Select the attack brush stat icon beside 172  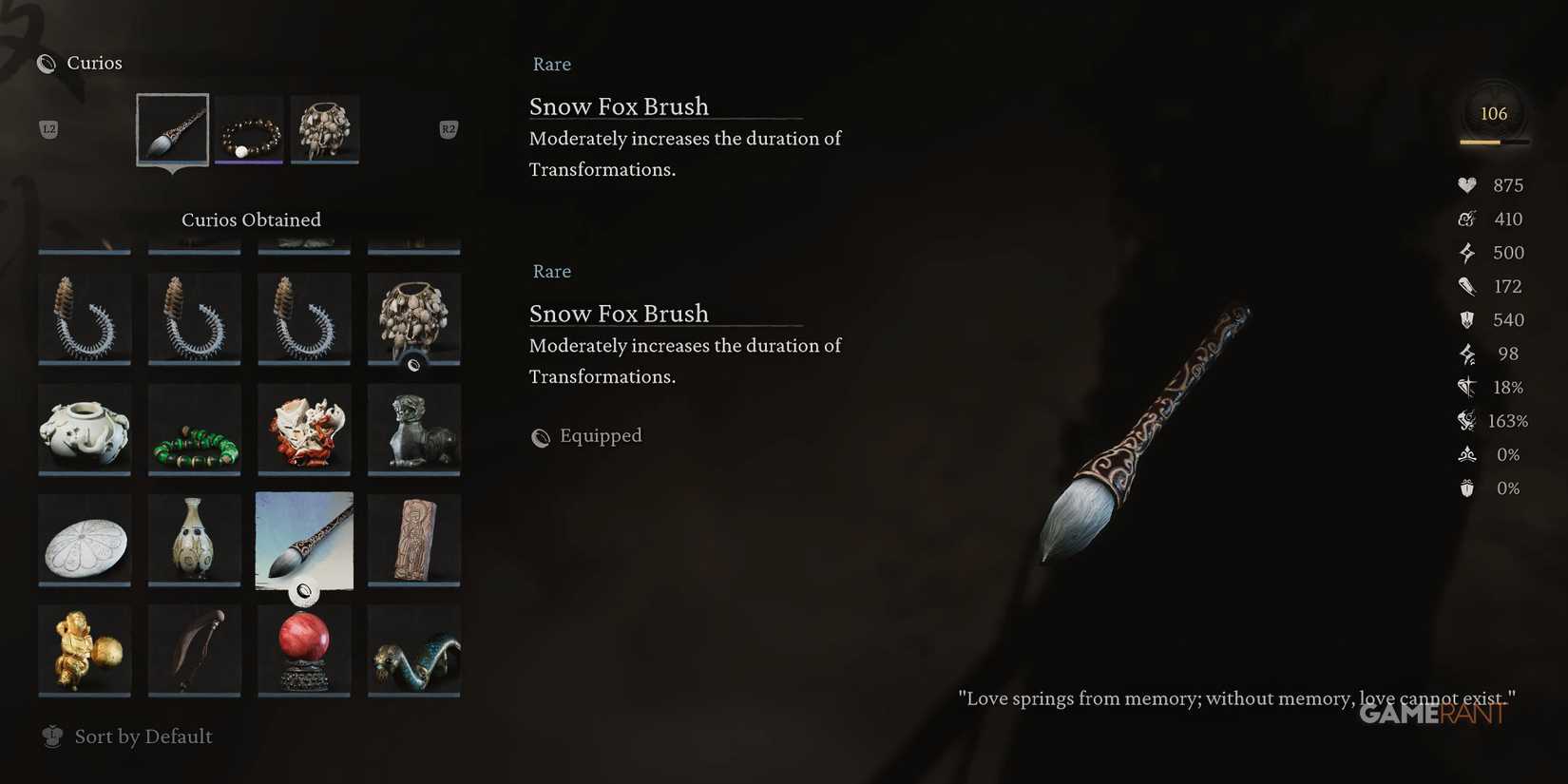(x=1466, y=285)
